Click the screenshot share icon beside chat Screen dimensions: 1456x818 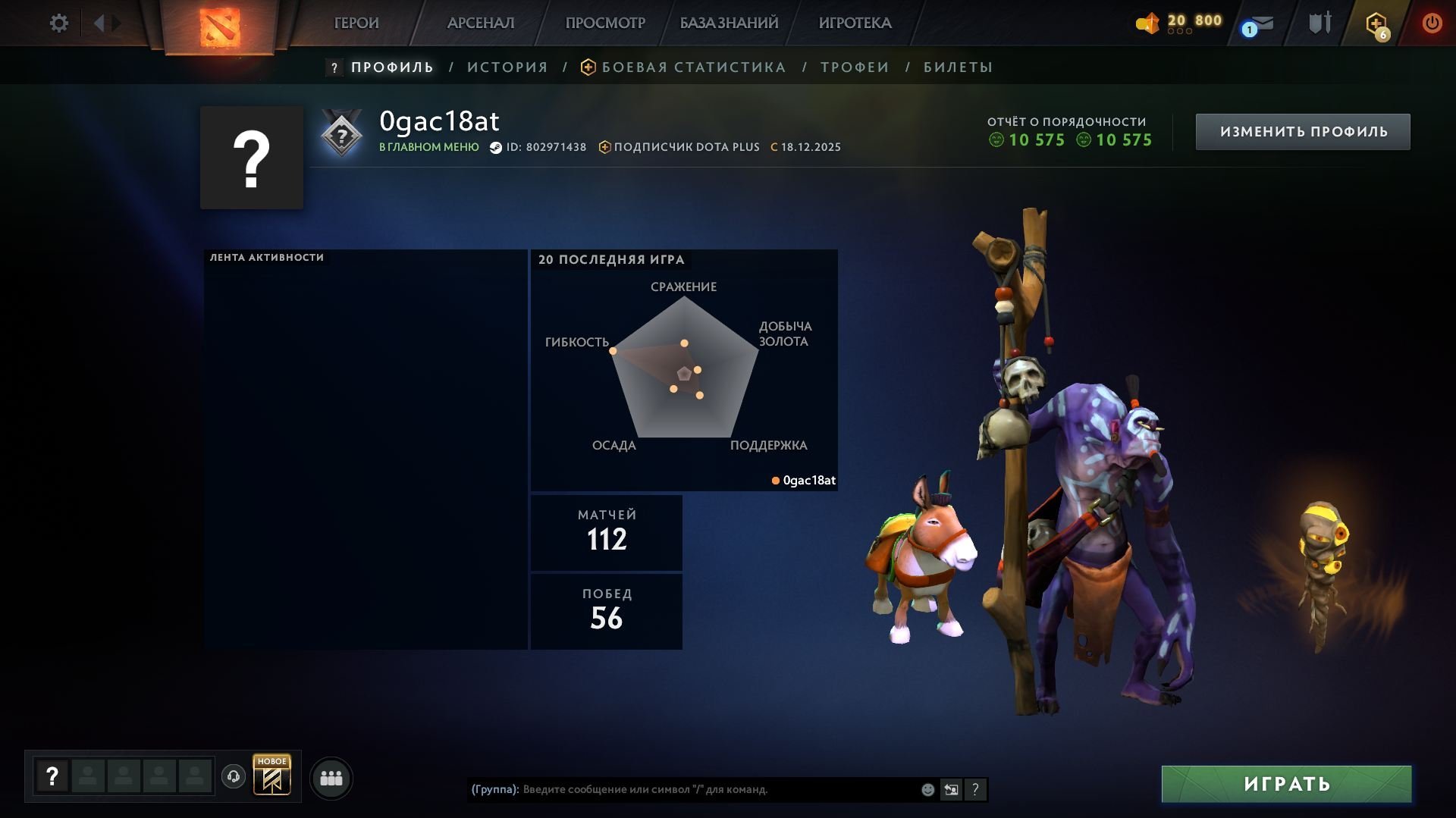click(952, 789)
